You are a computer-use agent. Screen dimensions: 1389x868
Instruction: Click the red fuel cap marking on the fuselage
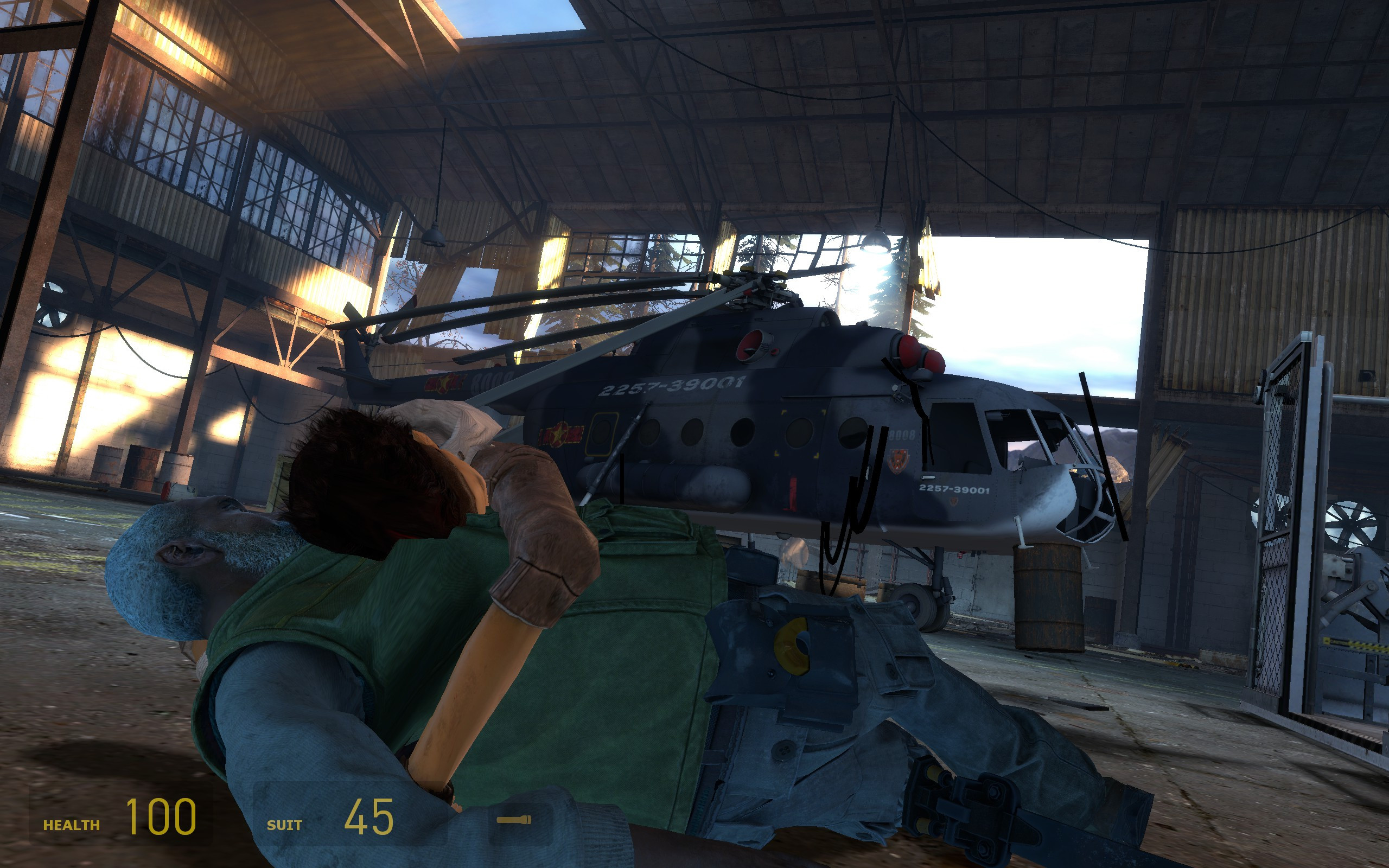(774, 352)
